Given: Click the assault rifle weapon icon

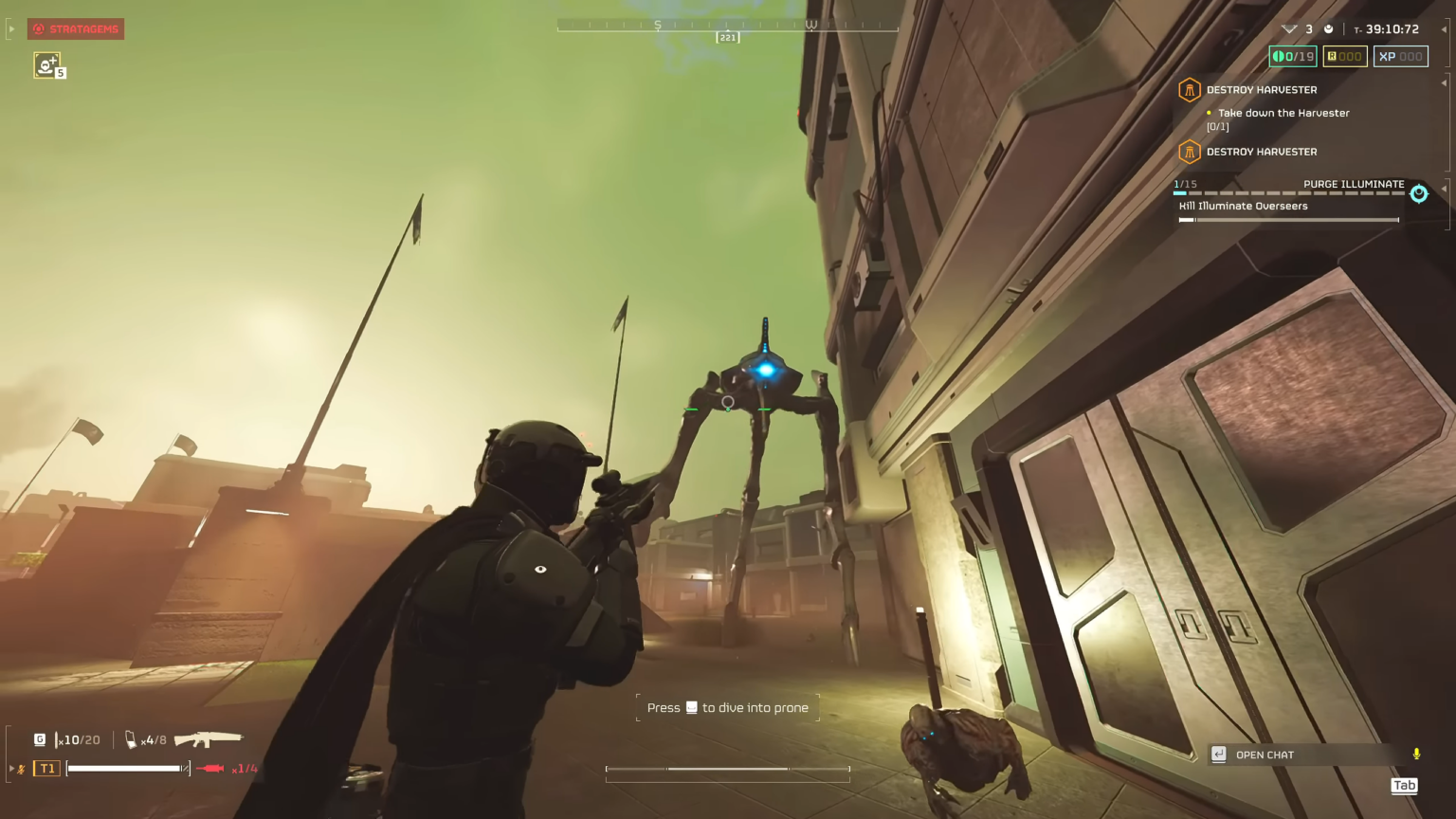Looking at the screenshot, I should click(207, 738).
